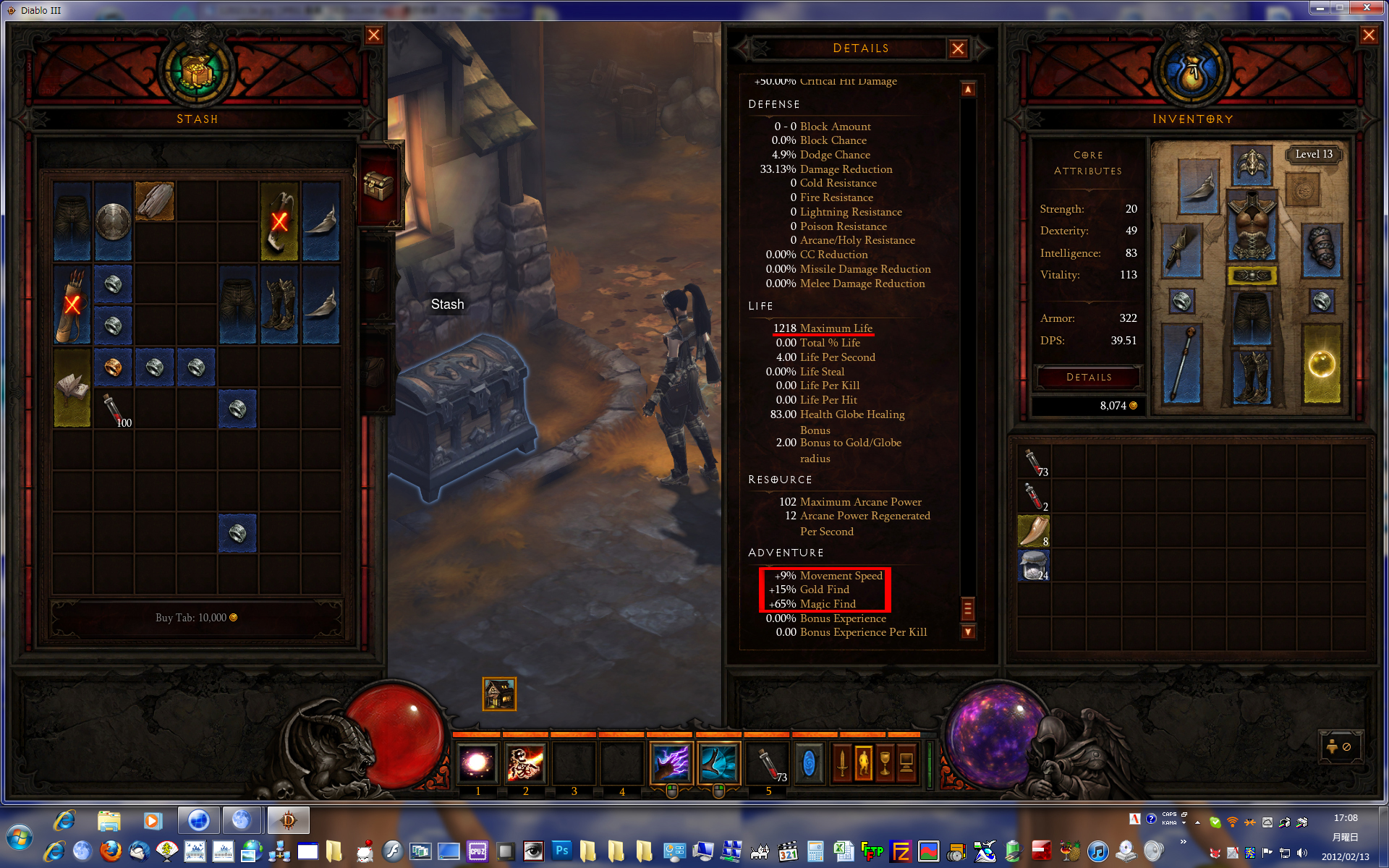Viewport: 1389px width, 868px height.
Task: Select the first stash tab with chest icon
Action: pyautogui.click(x=378, y=186)
